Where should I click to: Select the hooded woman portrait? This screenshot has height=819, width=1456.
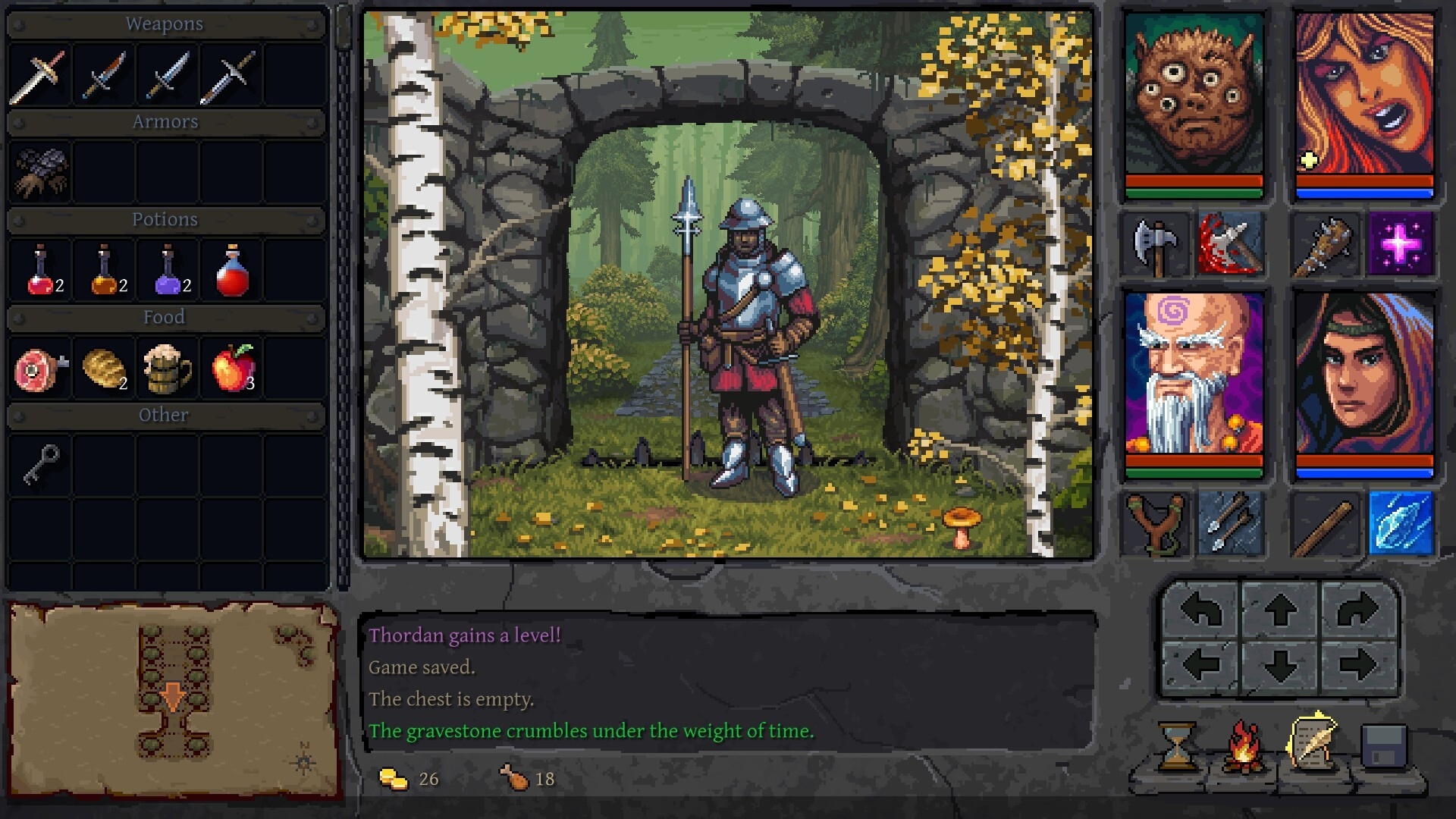click(x=1364, y=374)
